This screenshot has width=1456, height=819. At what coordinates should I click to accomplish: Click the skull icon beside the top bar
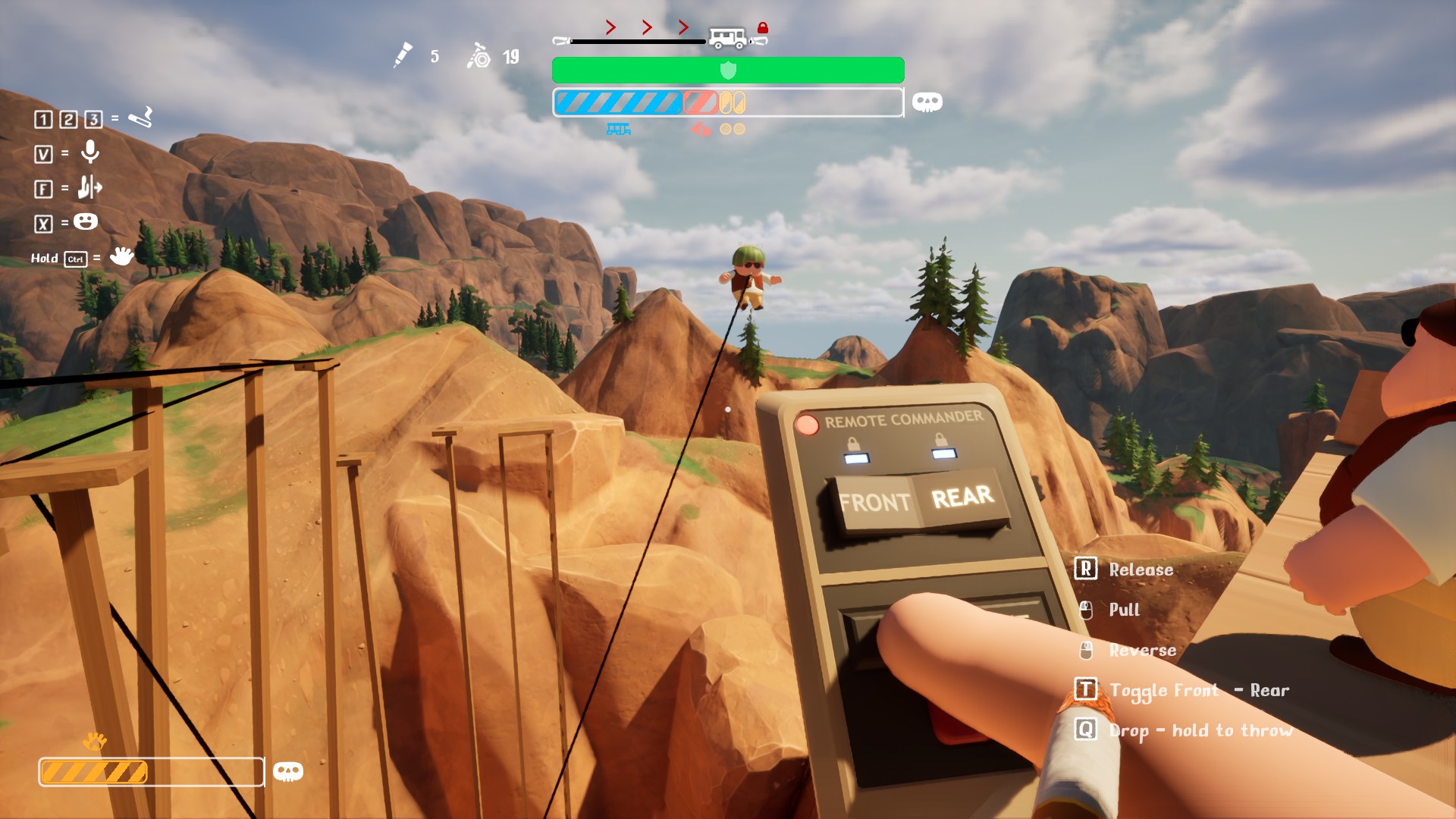tap(927, 102)
